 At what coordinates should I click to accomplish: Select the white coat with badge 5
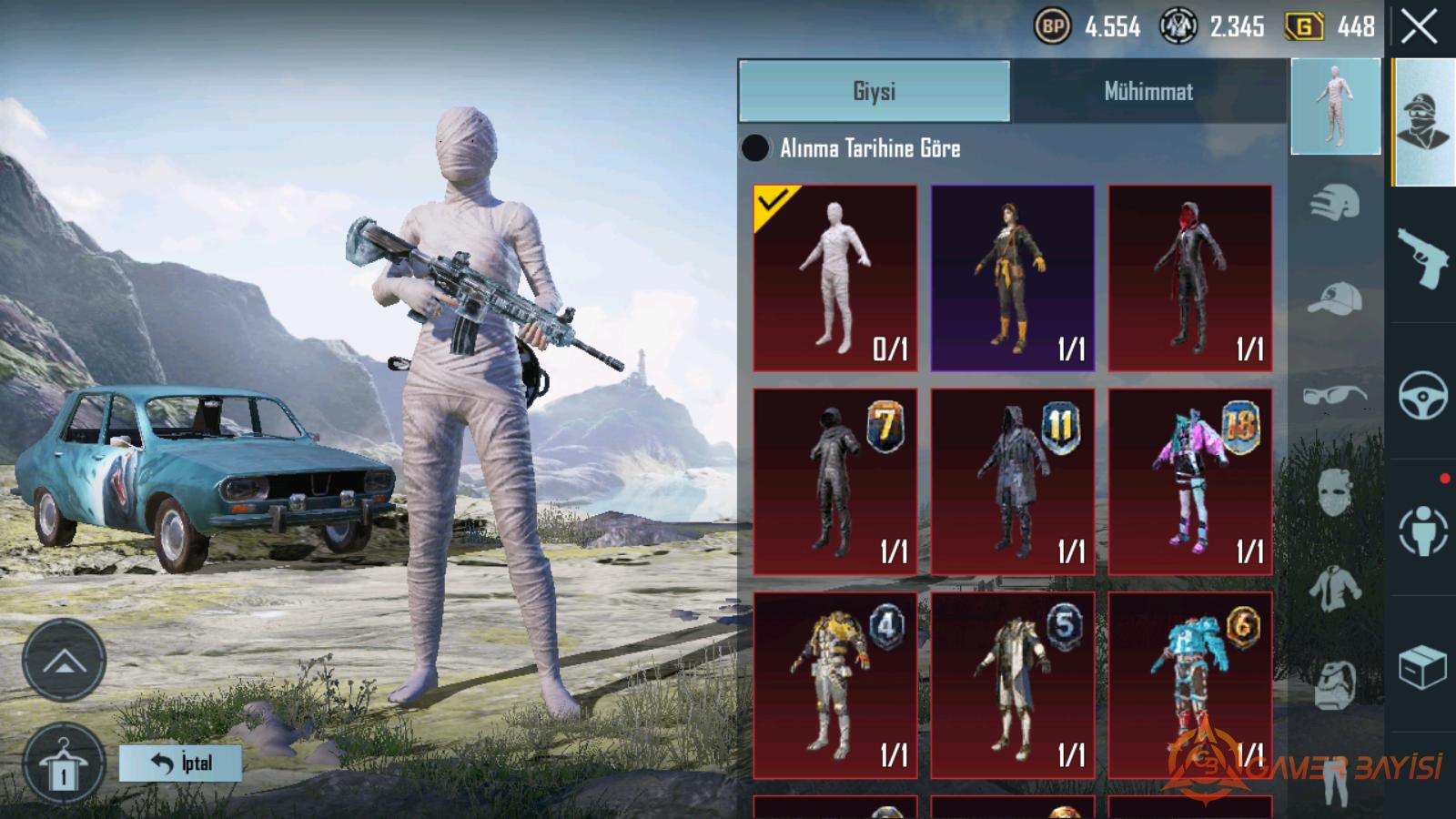click(1013, 686)
